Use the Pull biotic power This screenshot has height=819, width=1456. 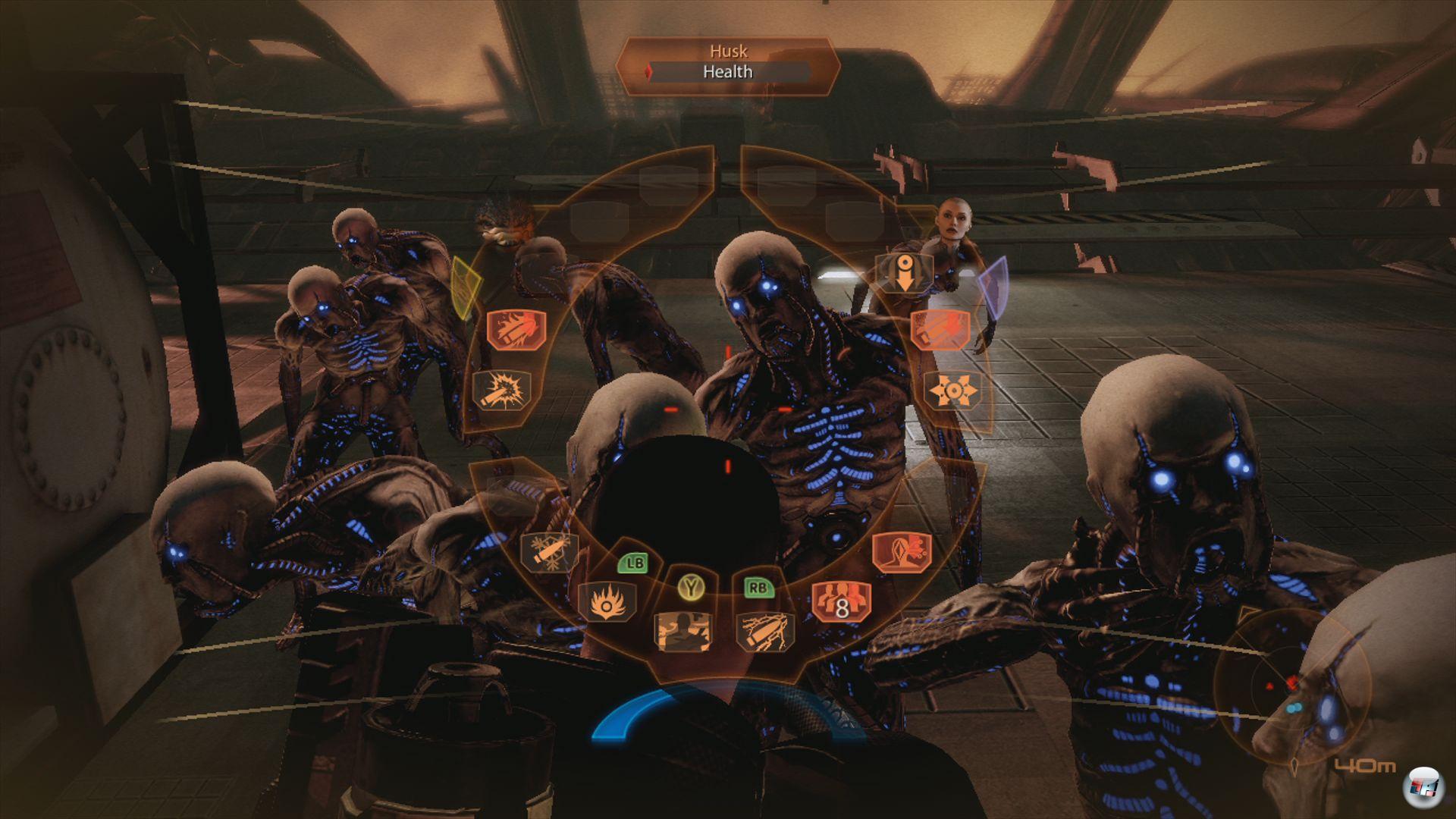click(x=902, y=273)
